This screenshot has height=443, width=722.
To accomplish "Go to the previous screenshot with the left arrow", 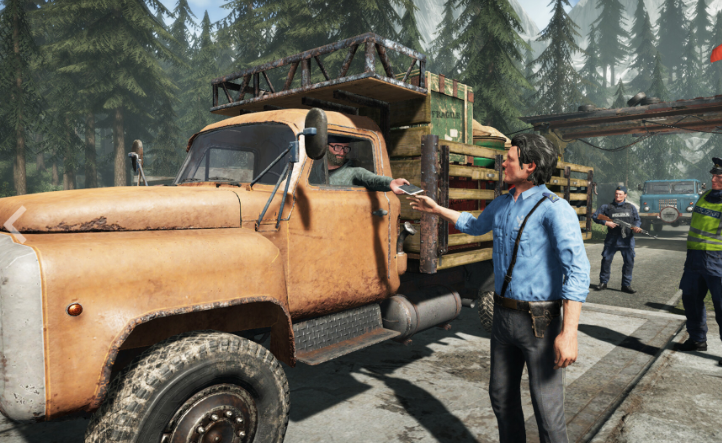I will pyautogui.click(x=13, y=224).
